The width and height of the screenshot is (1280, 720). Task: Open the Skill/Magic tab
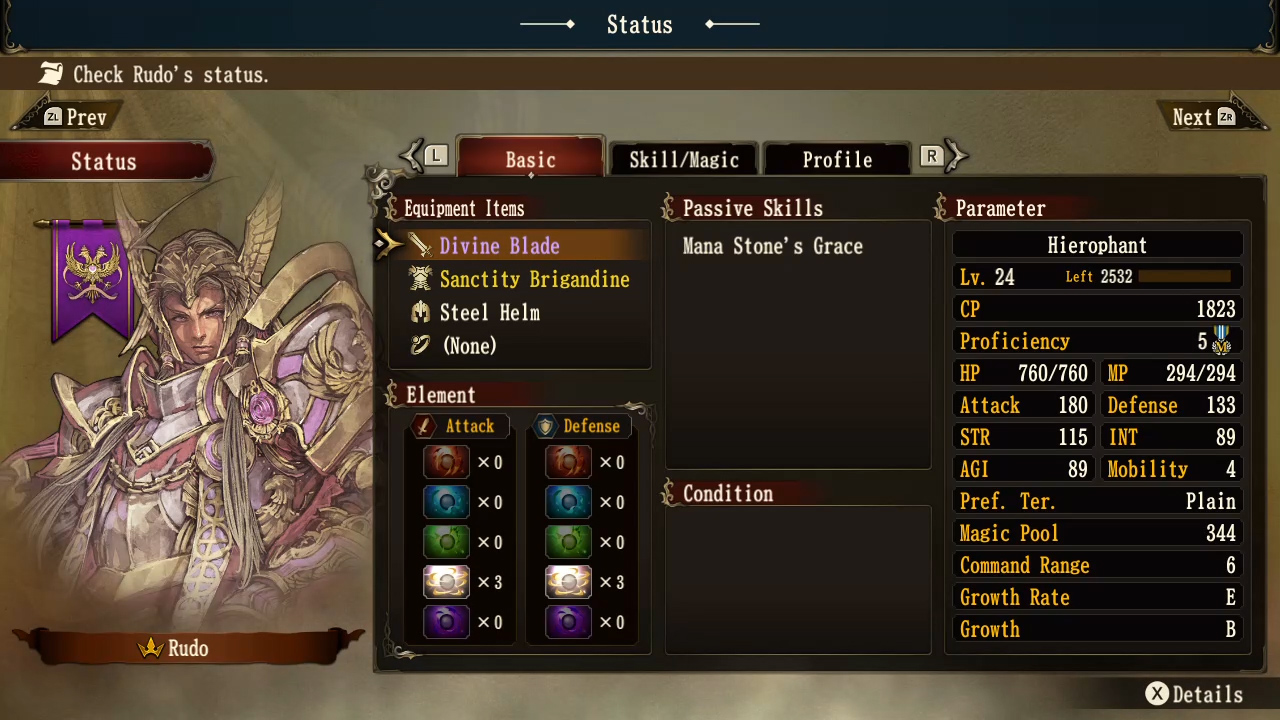click(684, 159)
